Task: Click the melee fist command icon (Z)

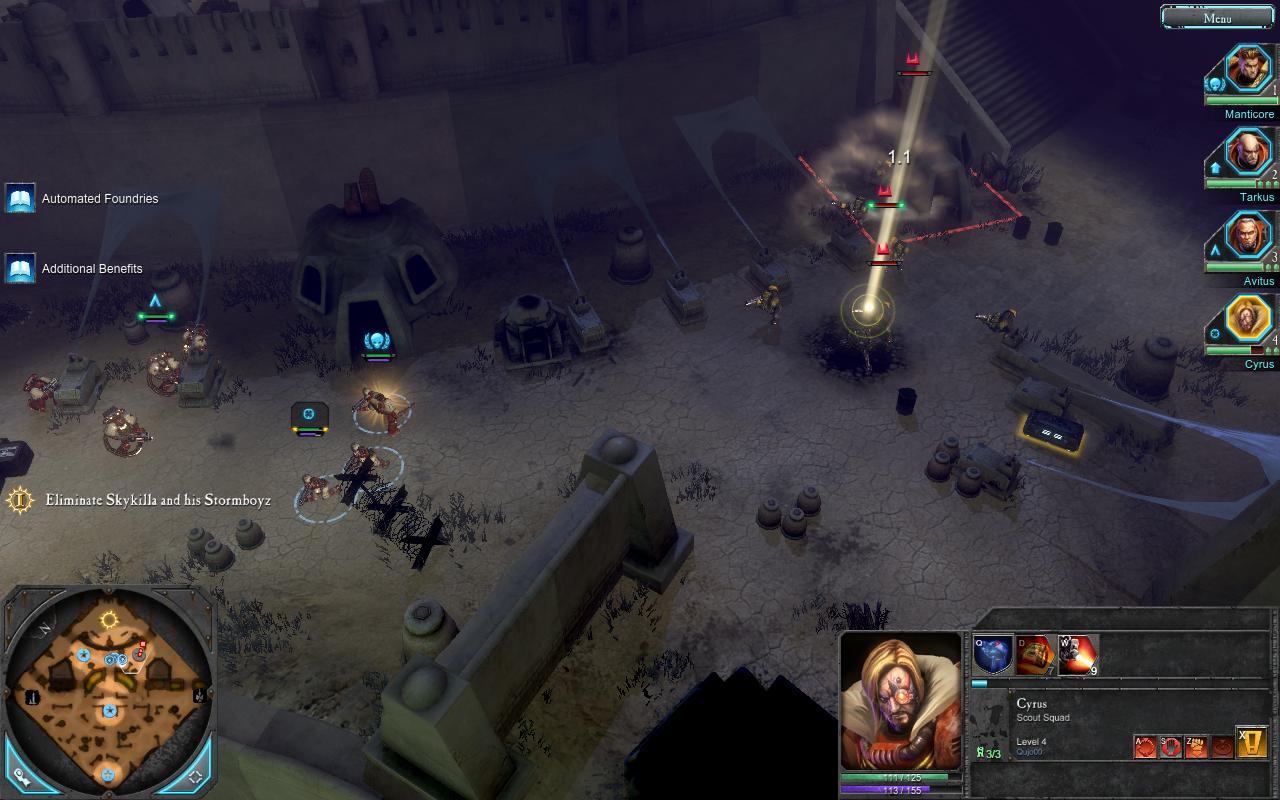Action: [x=1197, y=746]
